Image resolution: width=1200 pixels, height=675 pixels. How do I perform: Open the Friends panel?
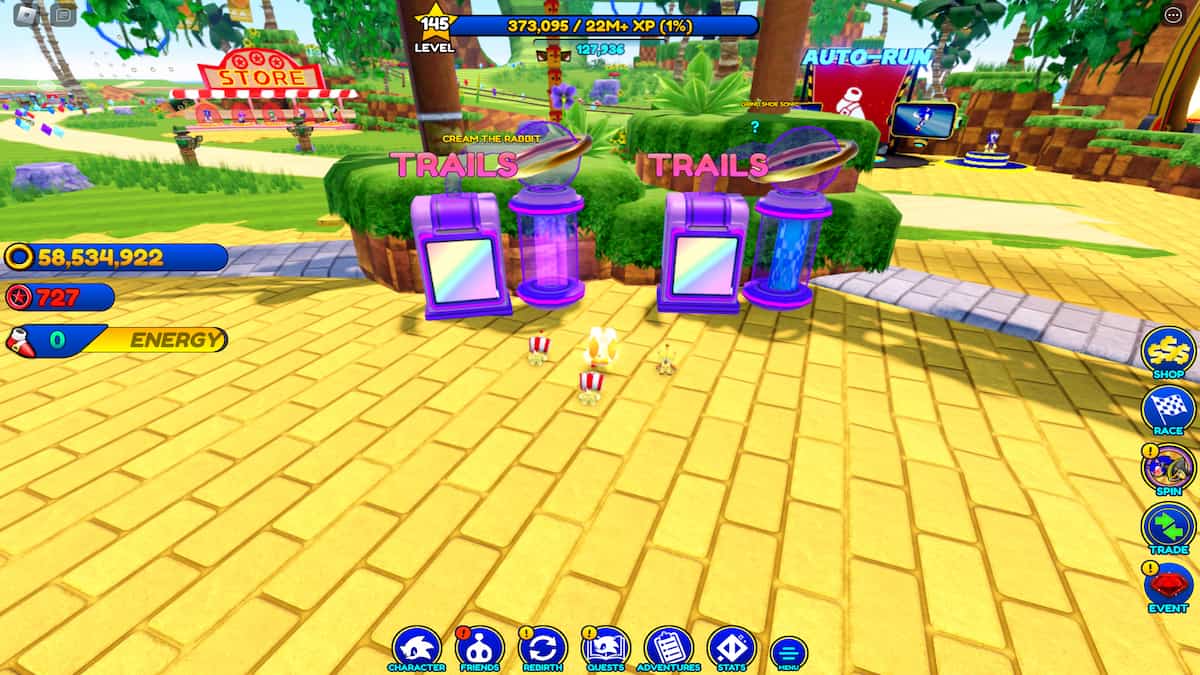tap(480, 647)
